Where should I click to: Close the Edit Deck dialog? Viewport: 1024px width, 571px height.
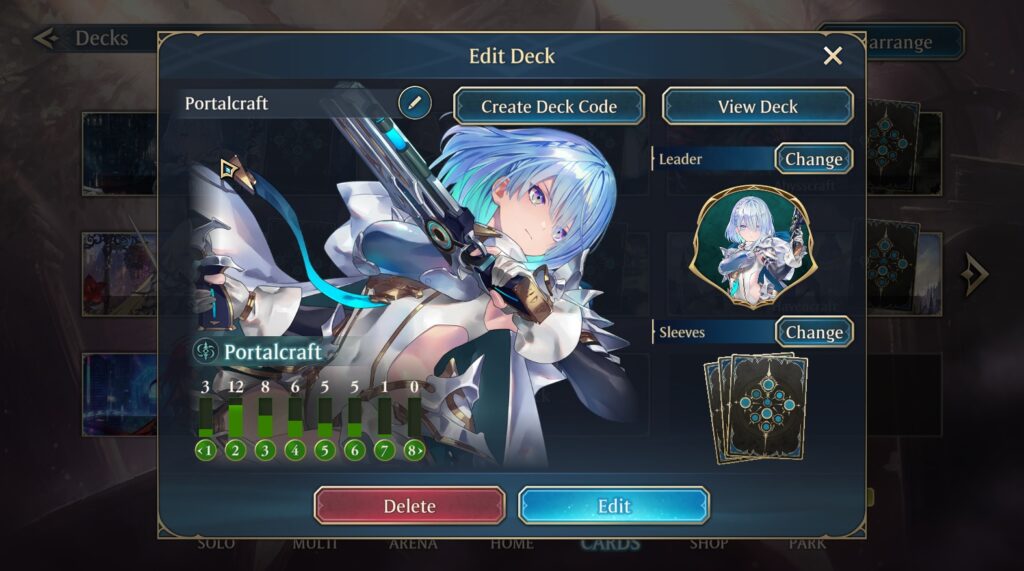tap(832, 56)
